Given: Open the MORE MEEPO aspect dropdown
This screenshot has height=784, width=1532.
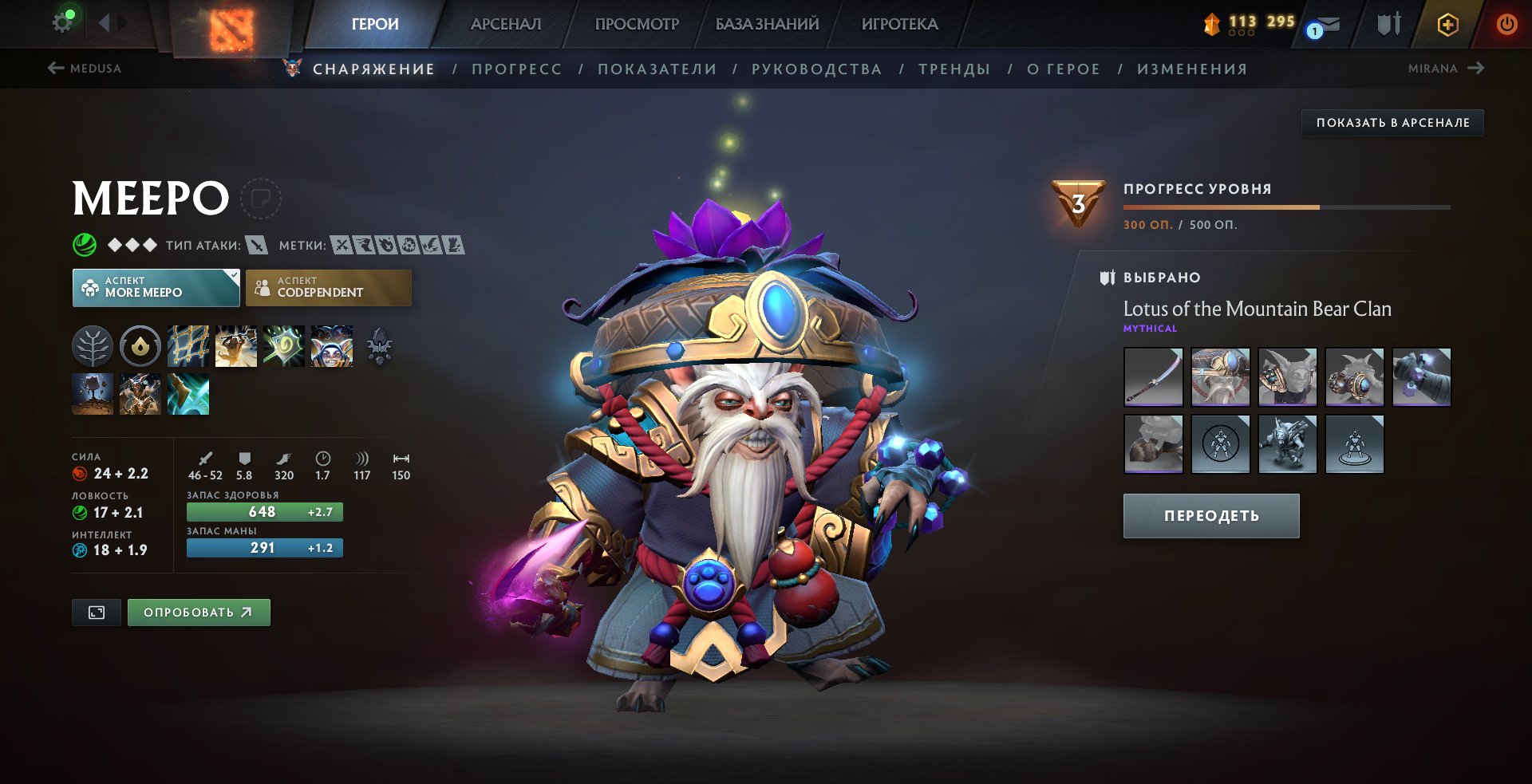Looking at the screenshot, I should (156, 287).
